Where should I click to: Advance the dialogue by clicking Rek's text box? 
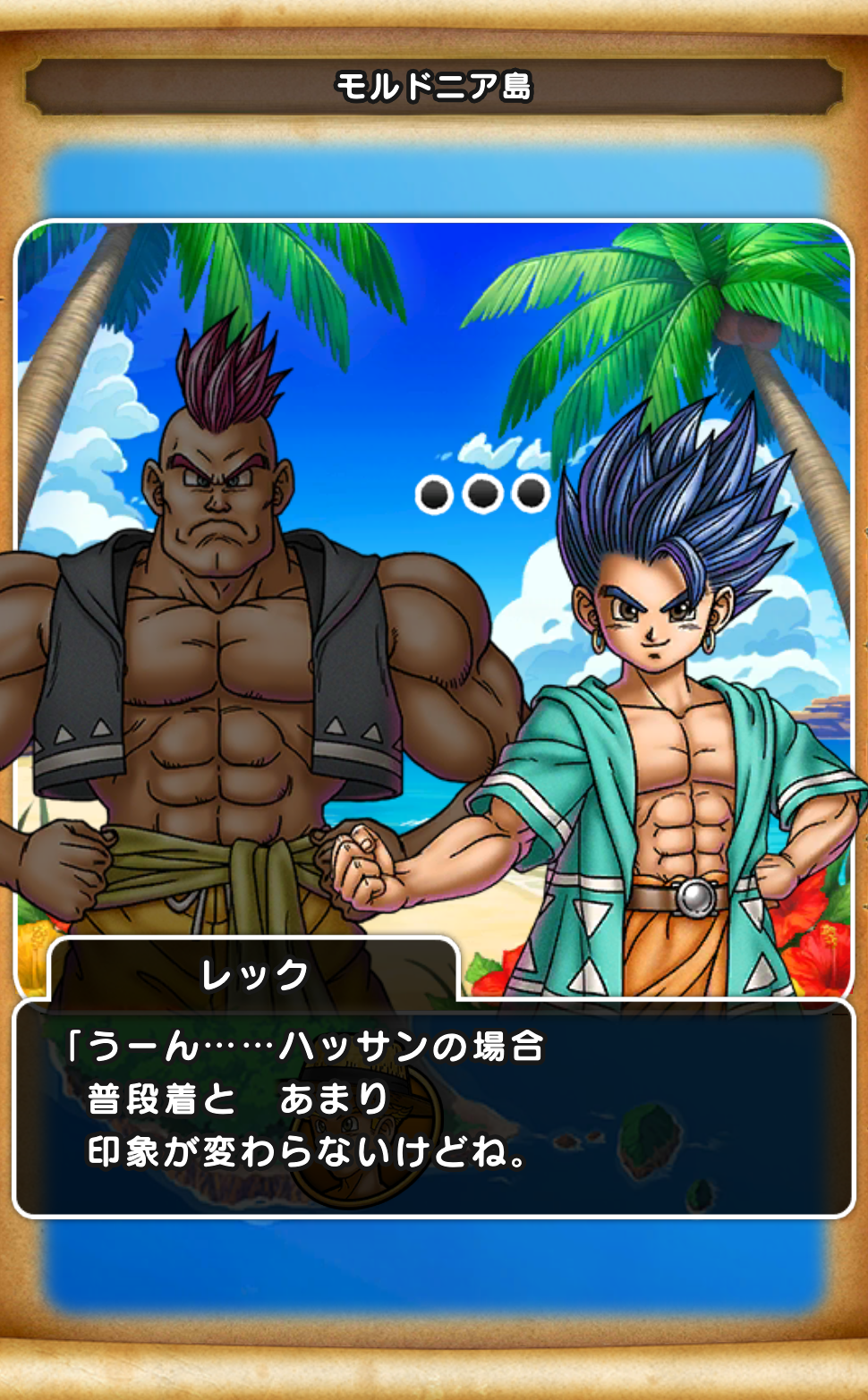(434, 1107)
